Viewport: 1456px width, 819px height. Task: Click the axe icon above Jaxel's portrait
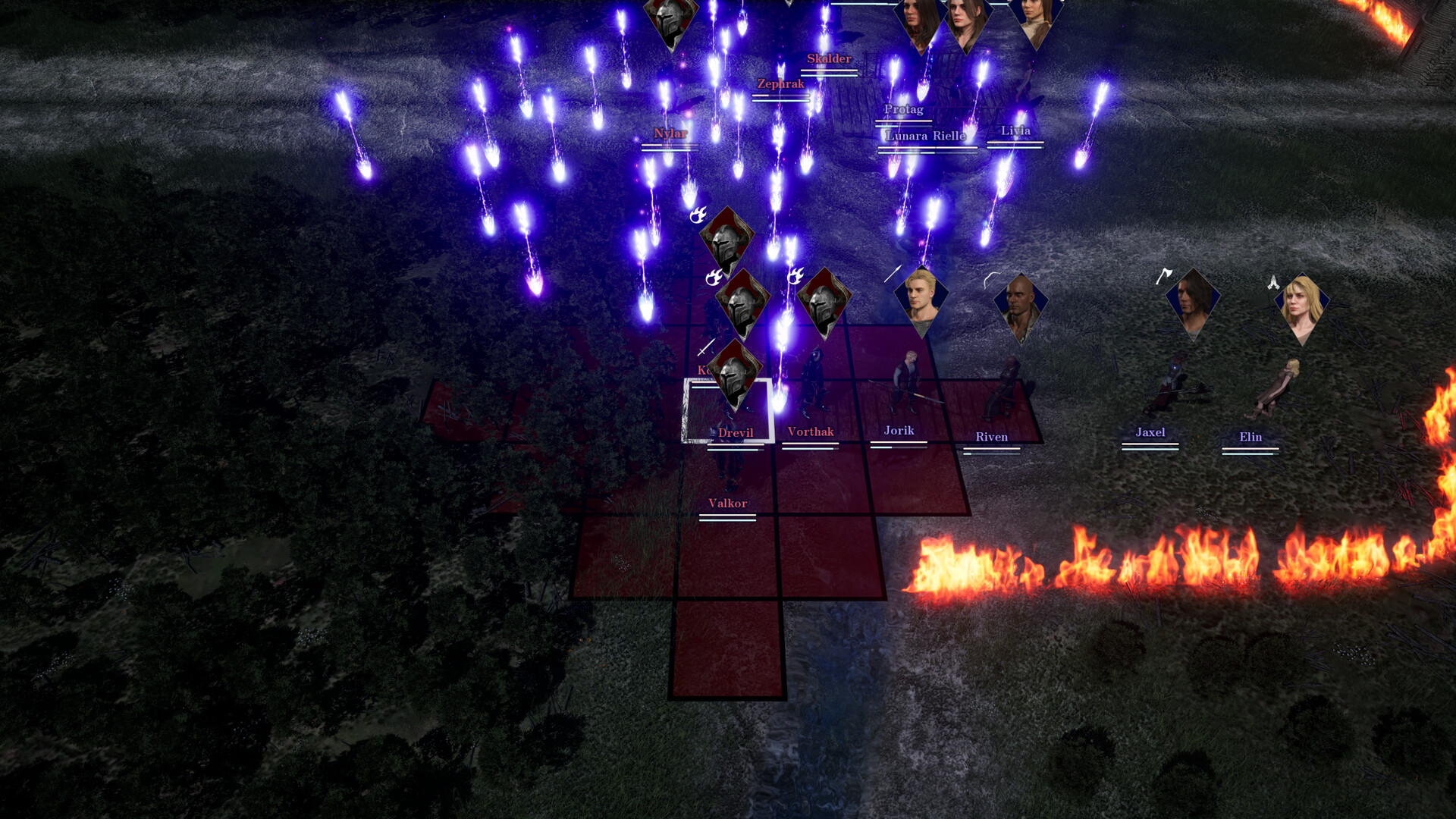tap(1164, 277)
